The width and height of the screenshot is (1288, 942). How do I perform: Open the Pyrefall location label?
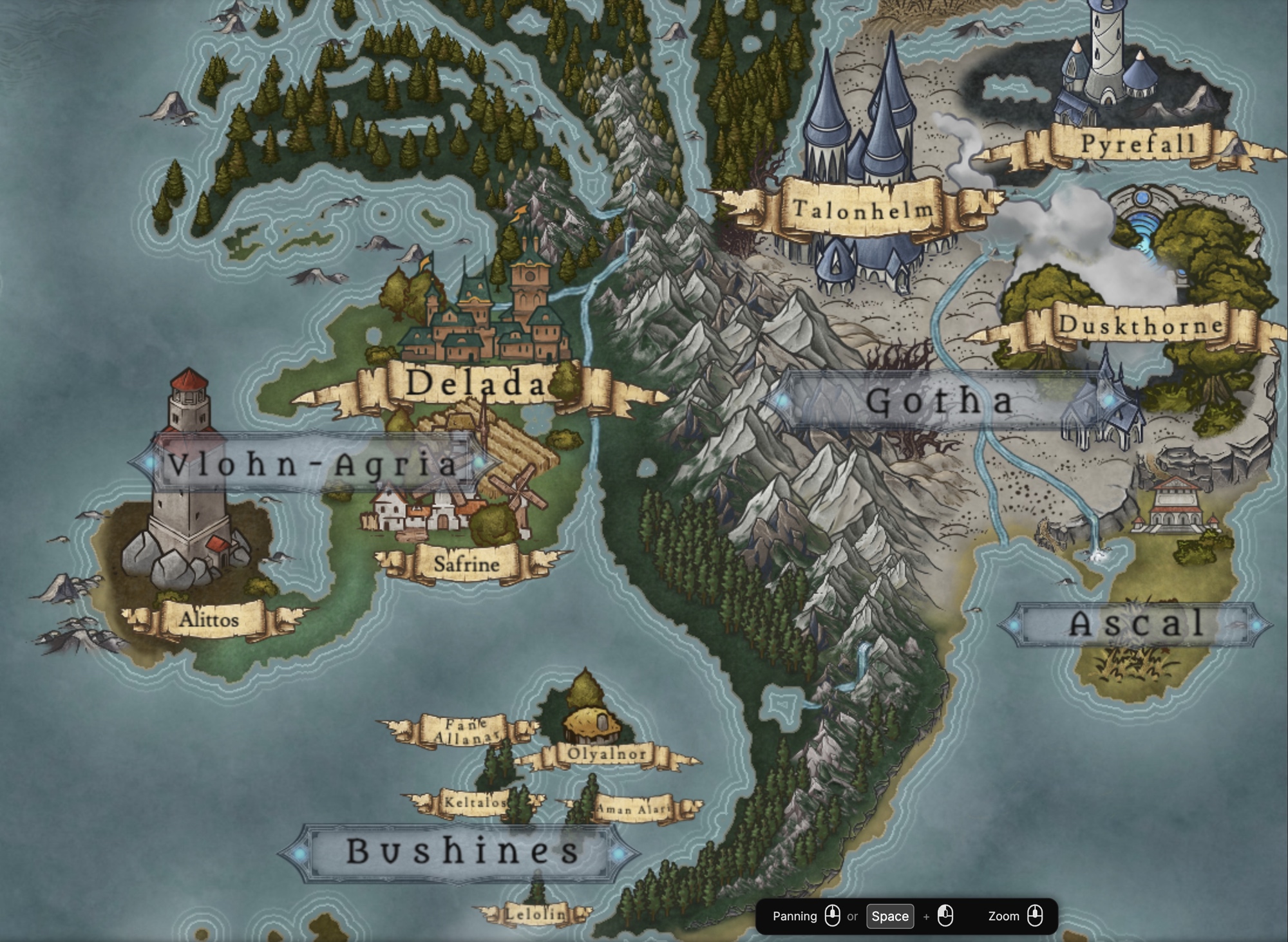tap(1137, 144)
